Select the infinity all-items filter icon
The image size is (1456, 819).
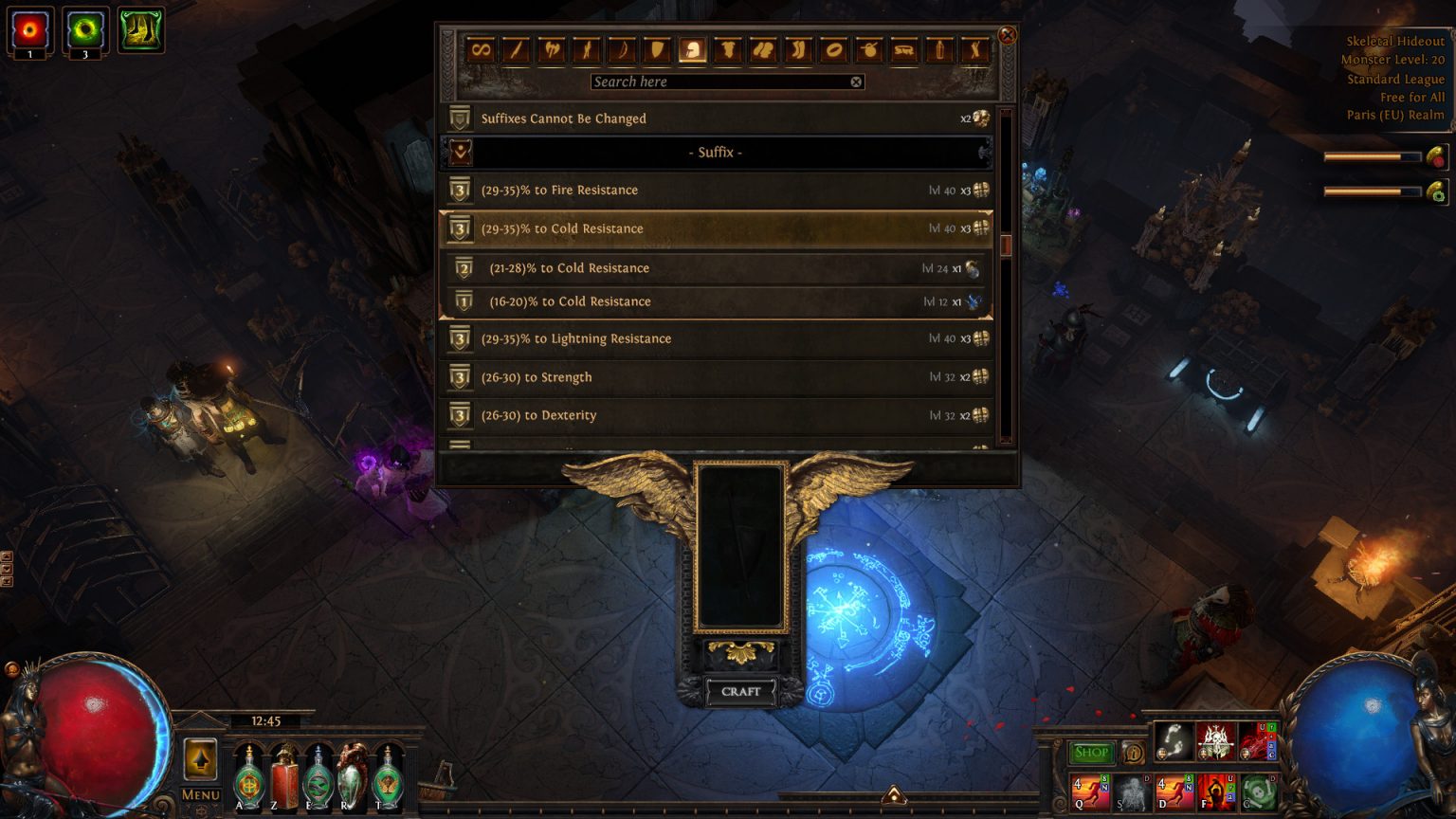click(x=480, y=50)
